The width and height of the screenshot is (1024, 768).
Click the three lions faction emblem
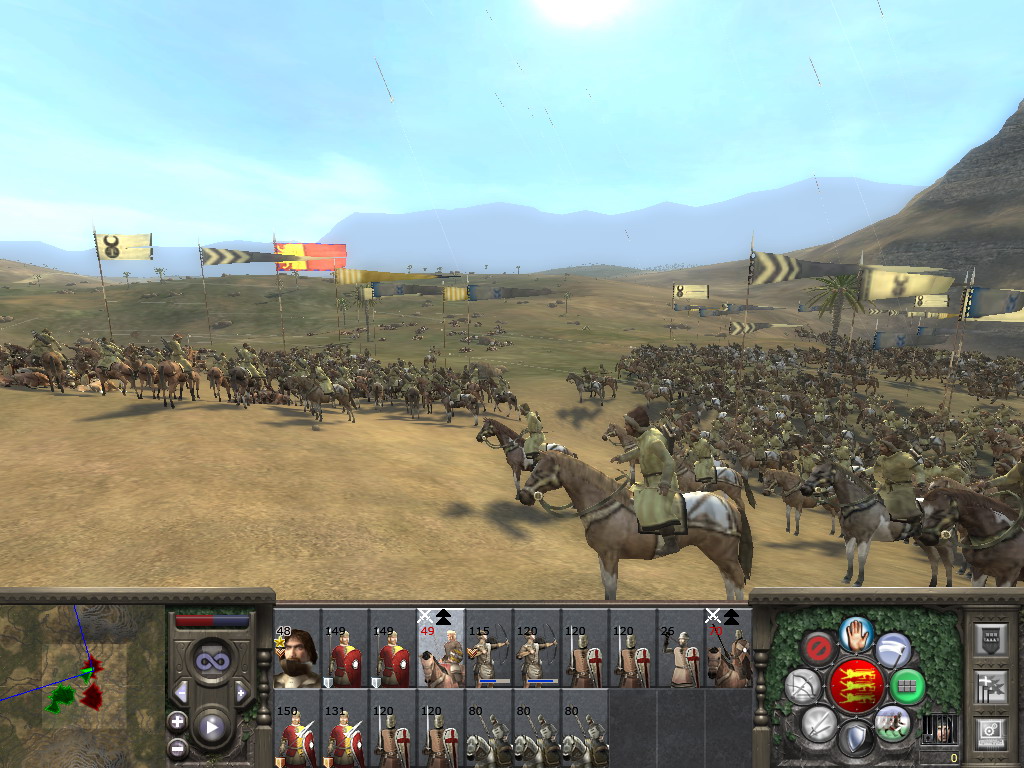point(857,685)
